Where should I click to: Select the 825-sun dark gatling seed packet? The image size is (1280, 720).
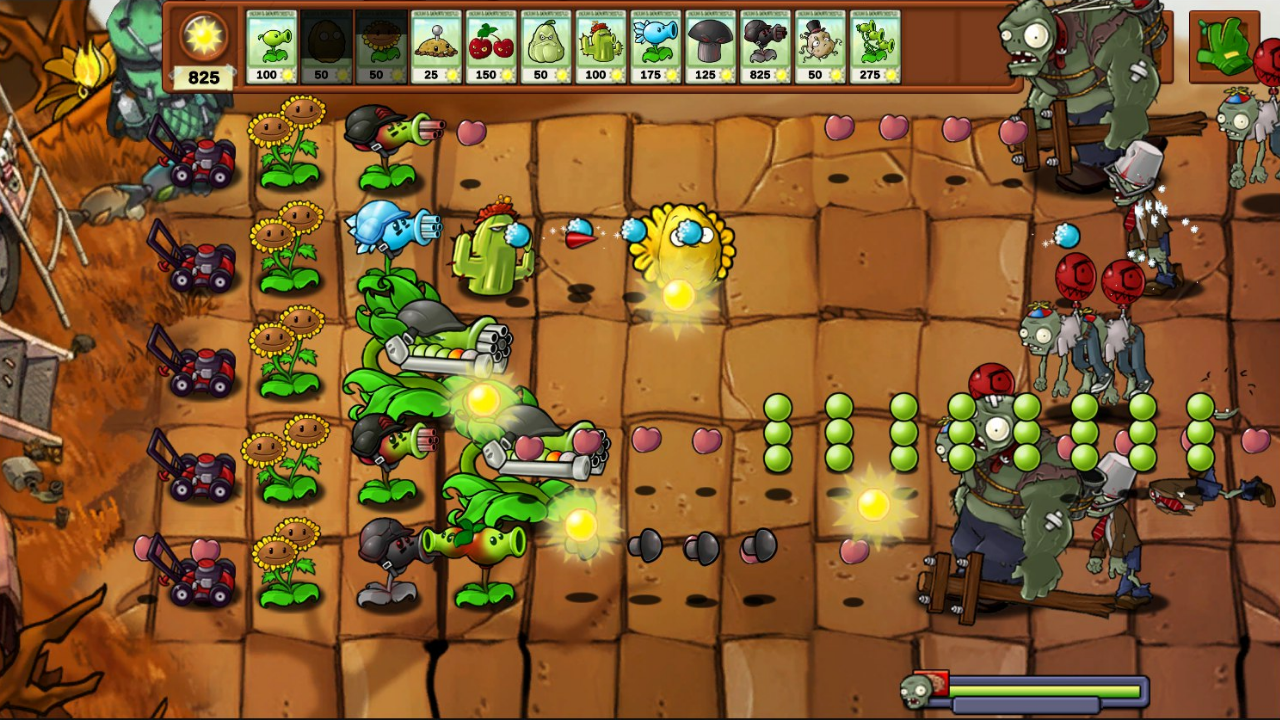765,45
